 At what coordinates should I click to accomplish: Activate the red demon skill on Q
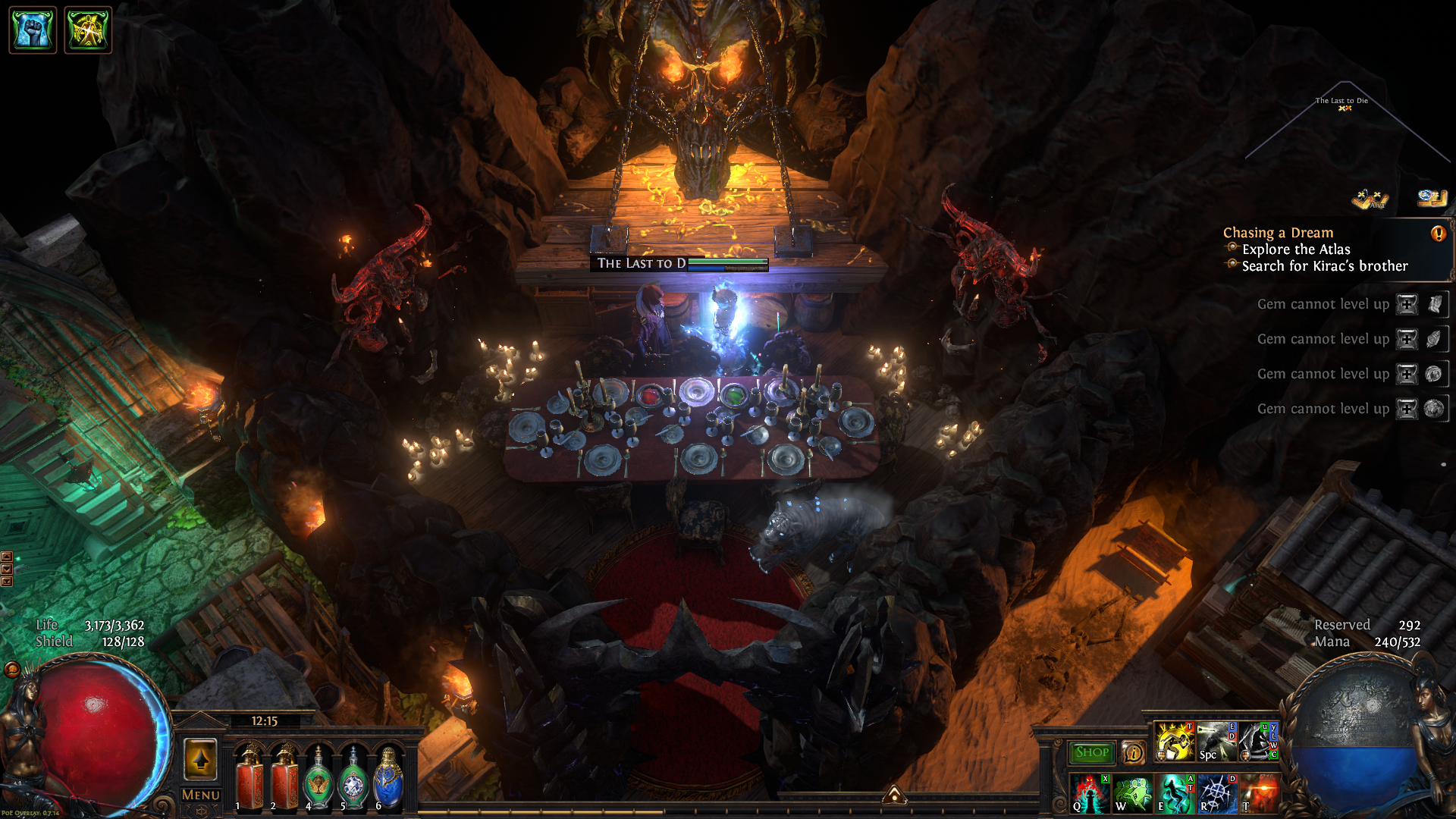[1090, 792]
